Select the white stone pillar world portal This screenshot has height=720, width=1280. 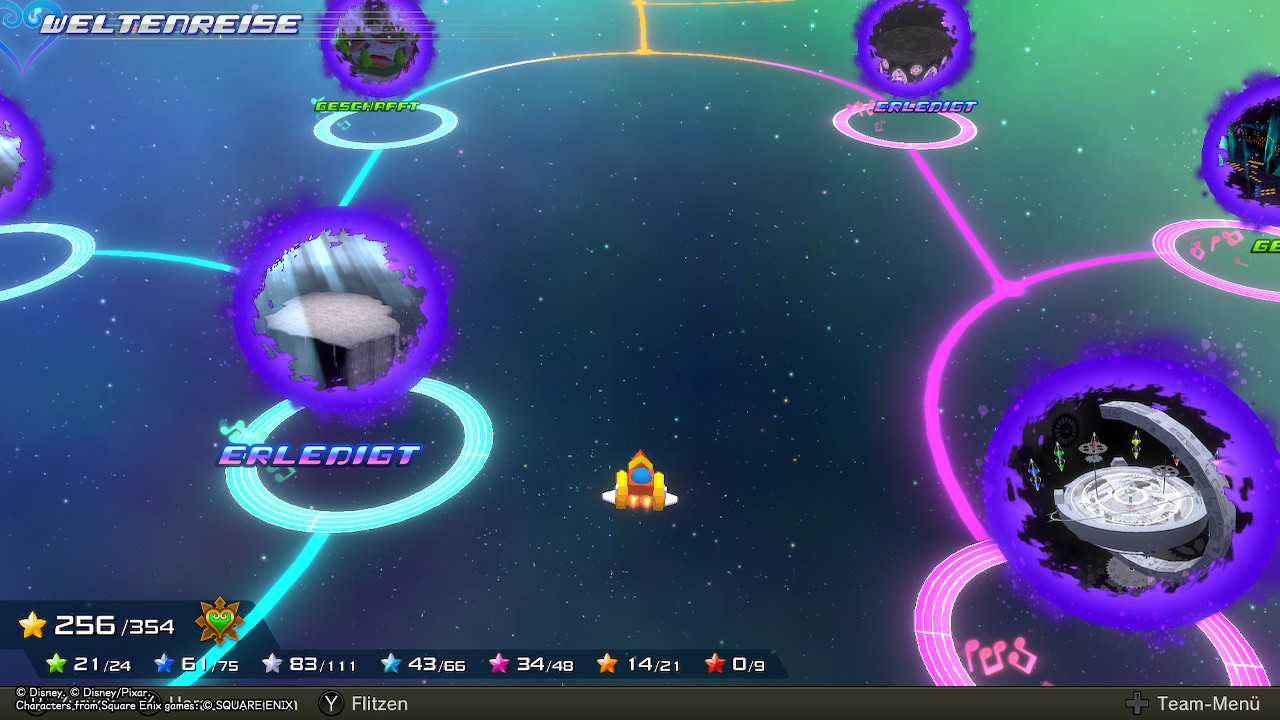(339, 309)
